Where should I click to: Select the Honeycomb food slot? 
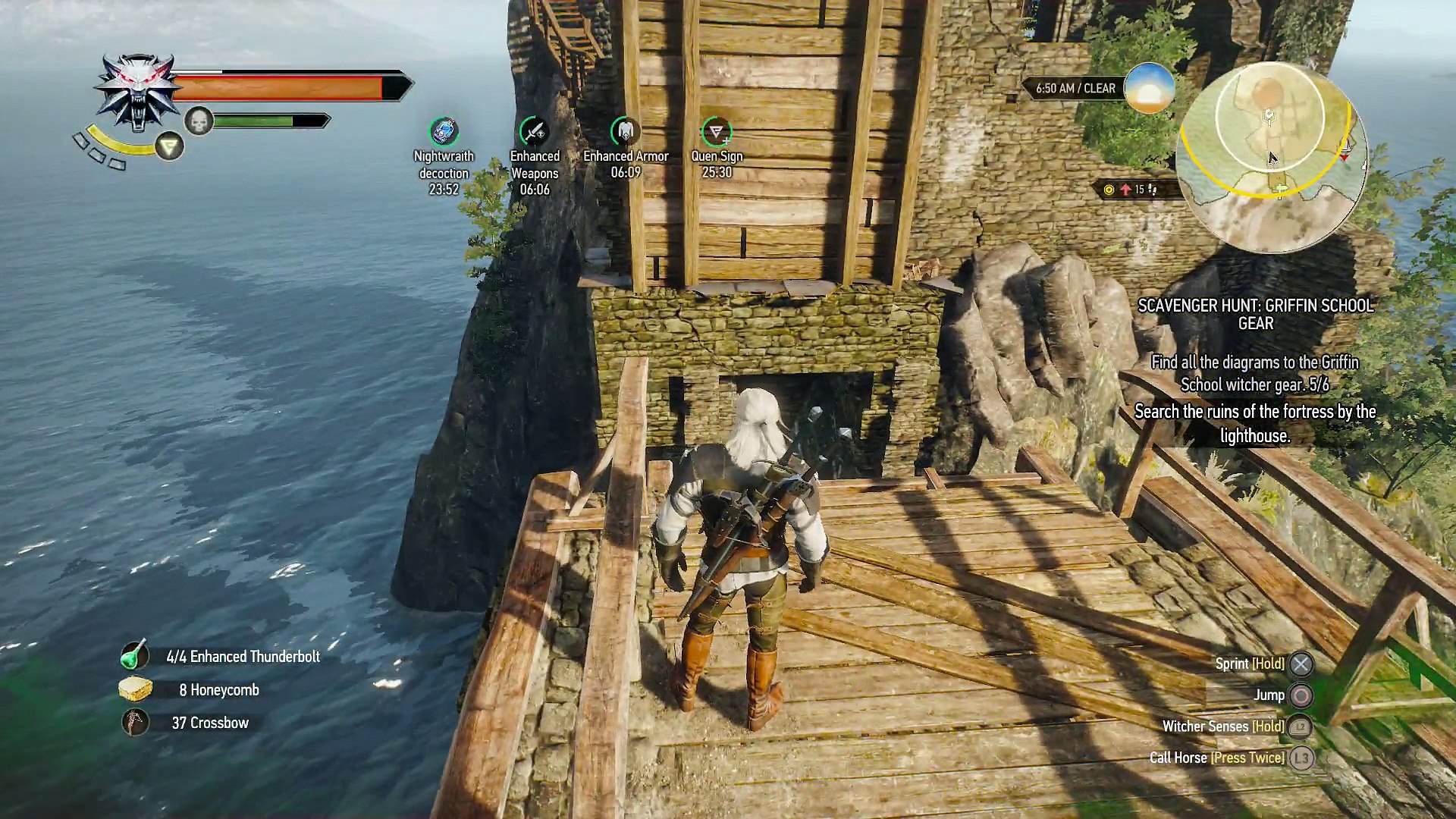[135, 689]
